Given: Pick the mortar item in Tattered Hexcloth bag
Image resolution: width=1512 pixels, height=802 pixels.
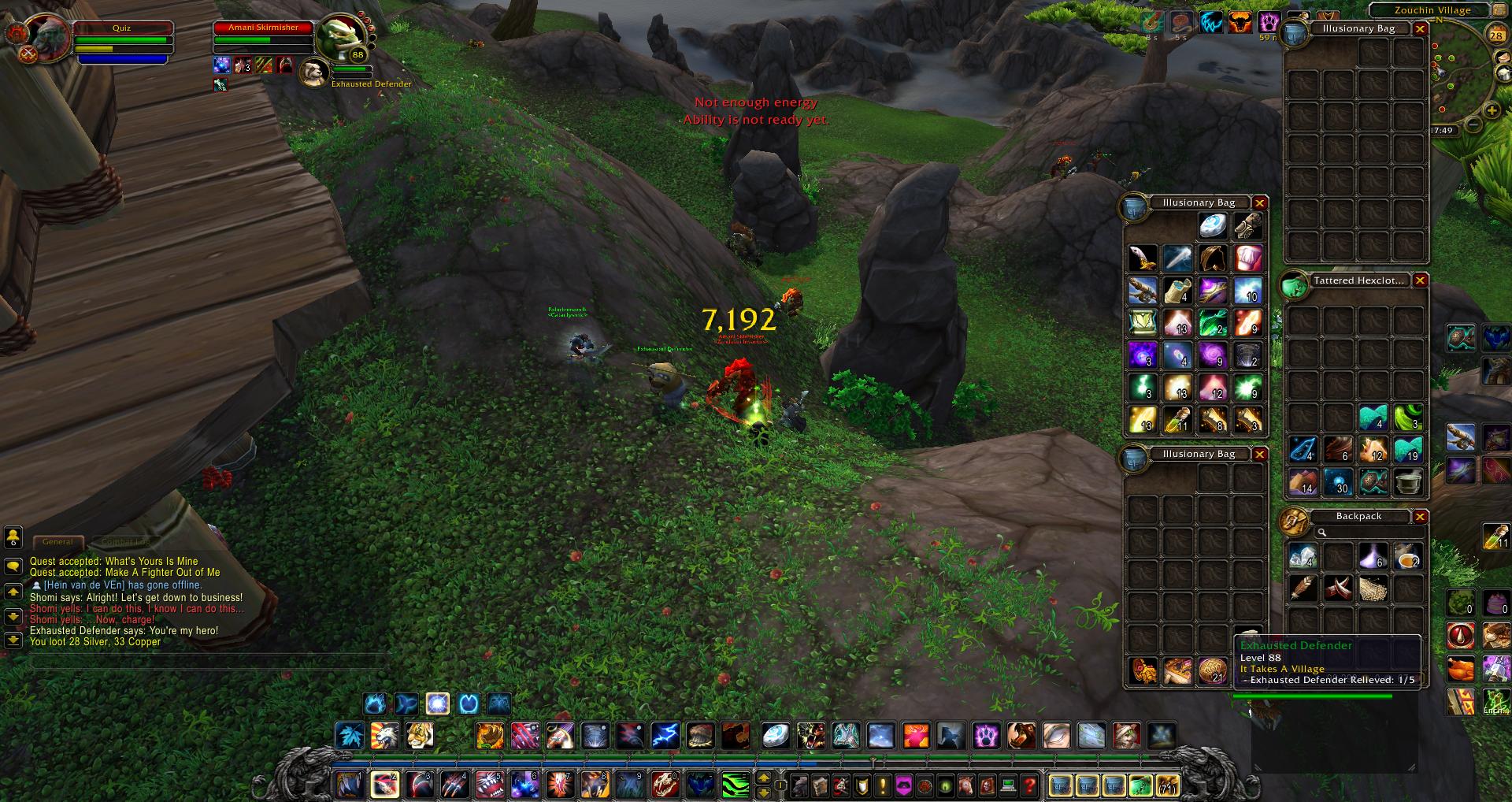Looking at the screenshot, I should pos(1408,481).
